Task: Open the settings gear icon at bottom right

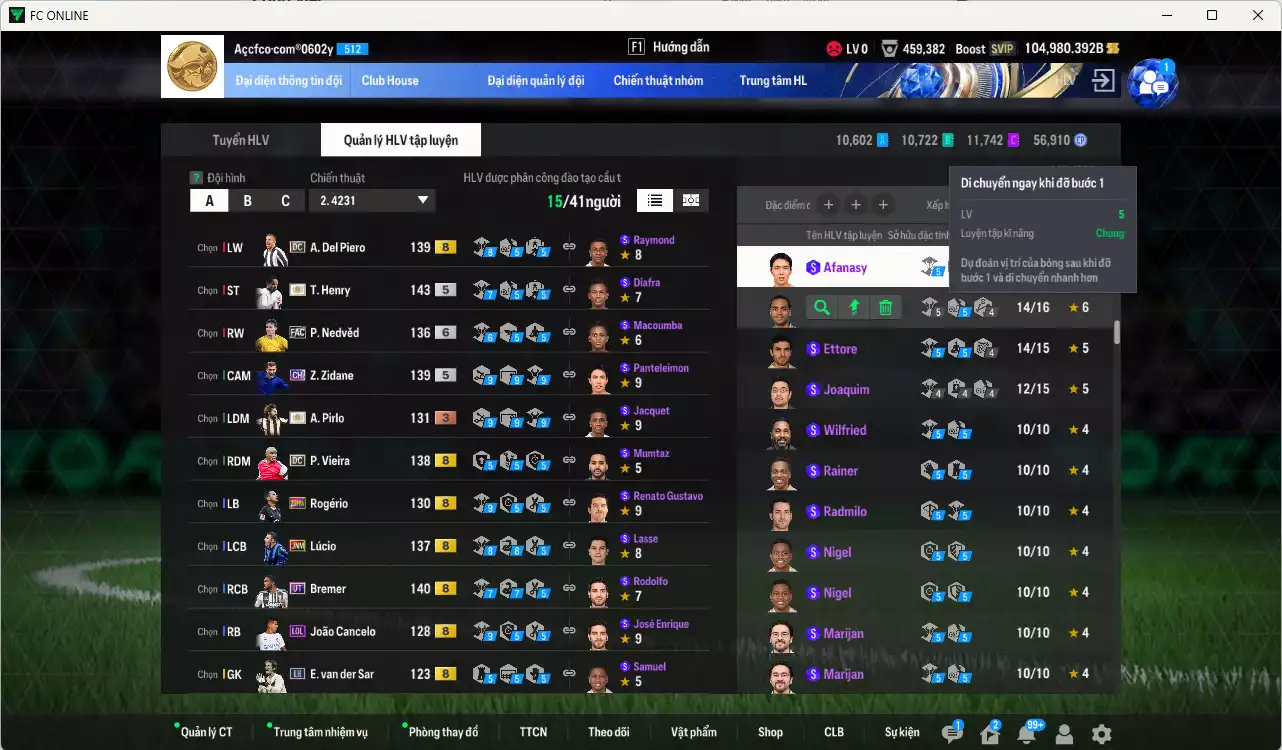Action: pos(1102,732)
